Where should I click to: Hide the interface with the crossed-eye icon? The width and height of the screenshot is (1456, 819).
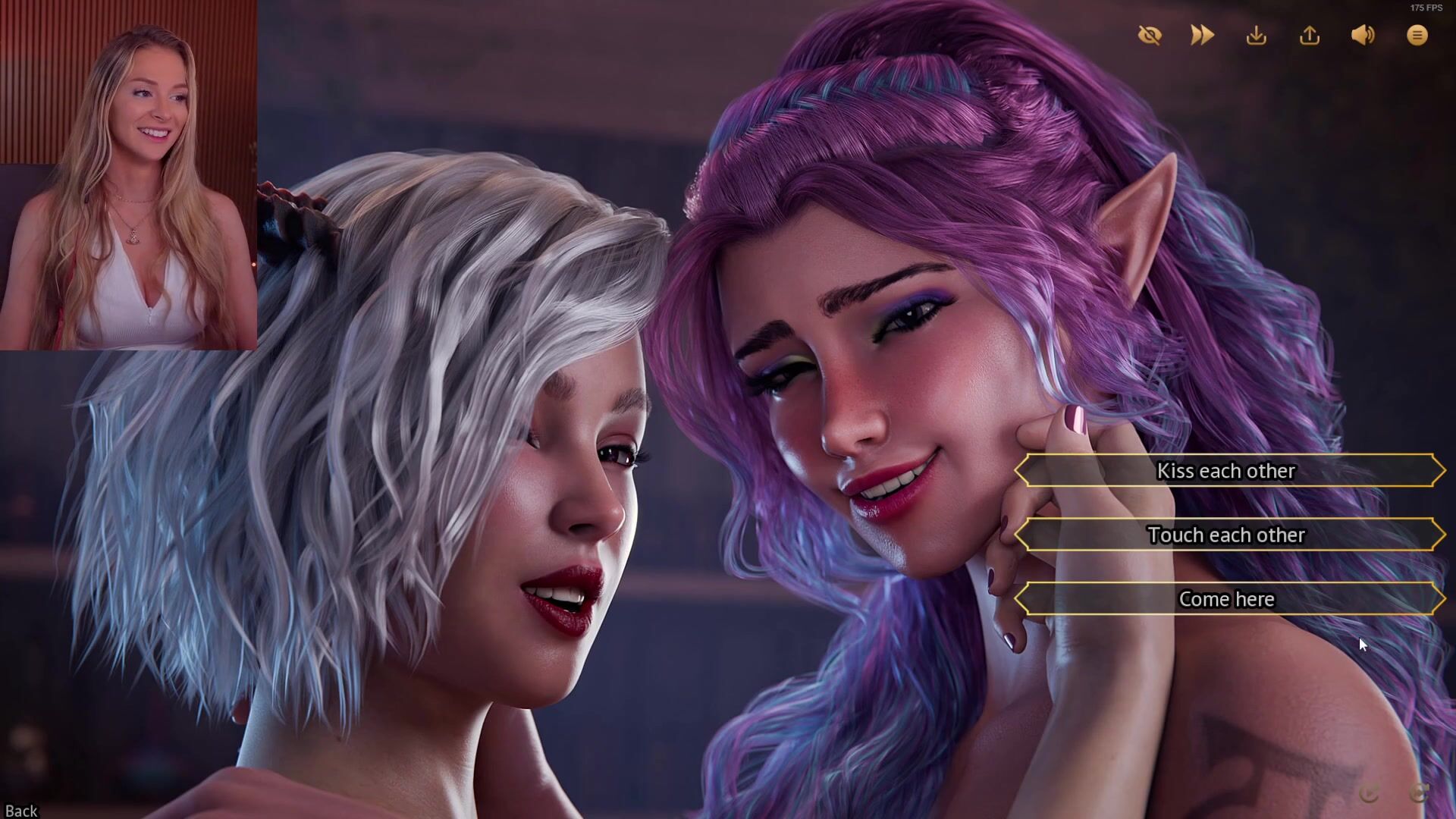(x=1150, y=36)
